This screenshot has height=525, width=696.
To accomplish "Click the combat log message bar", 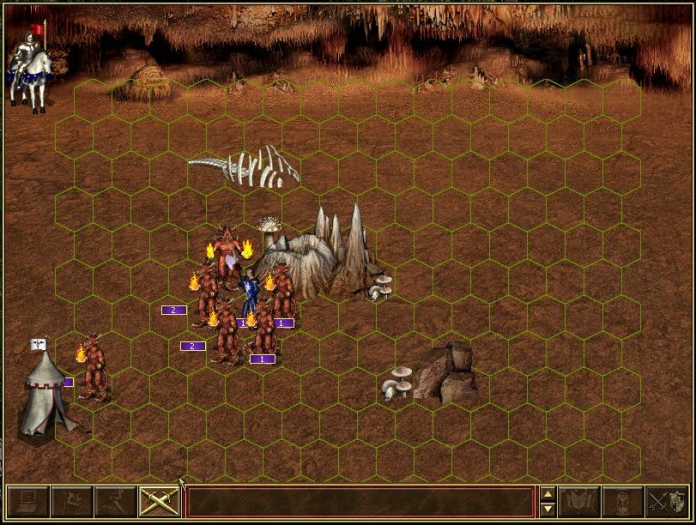I will 359,501.
